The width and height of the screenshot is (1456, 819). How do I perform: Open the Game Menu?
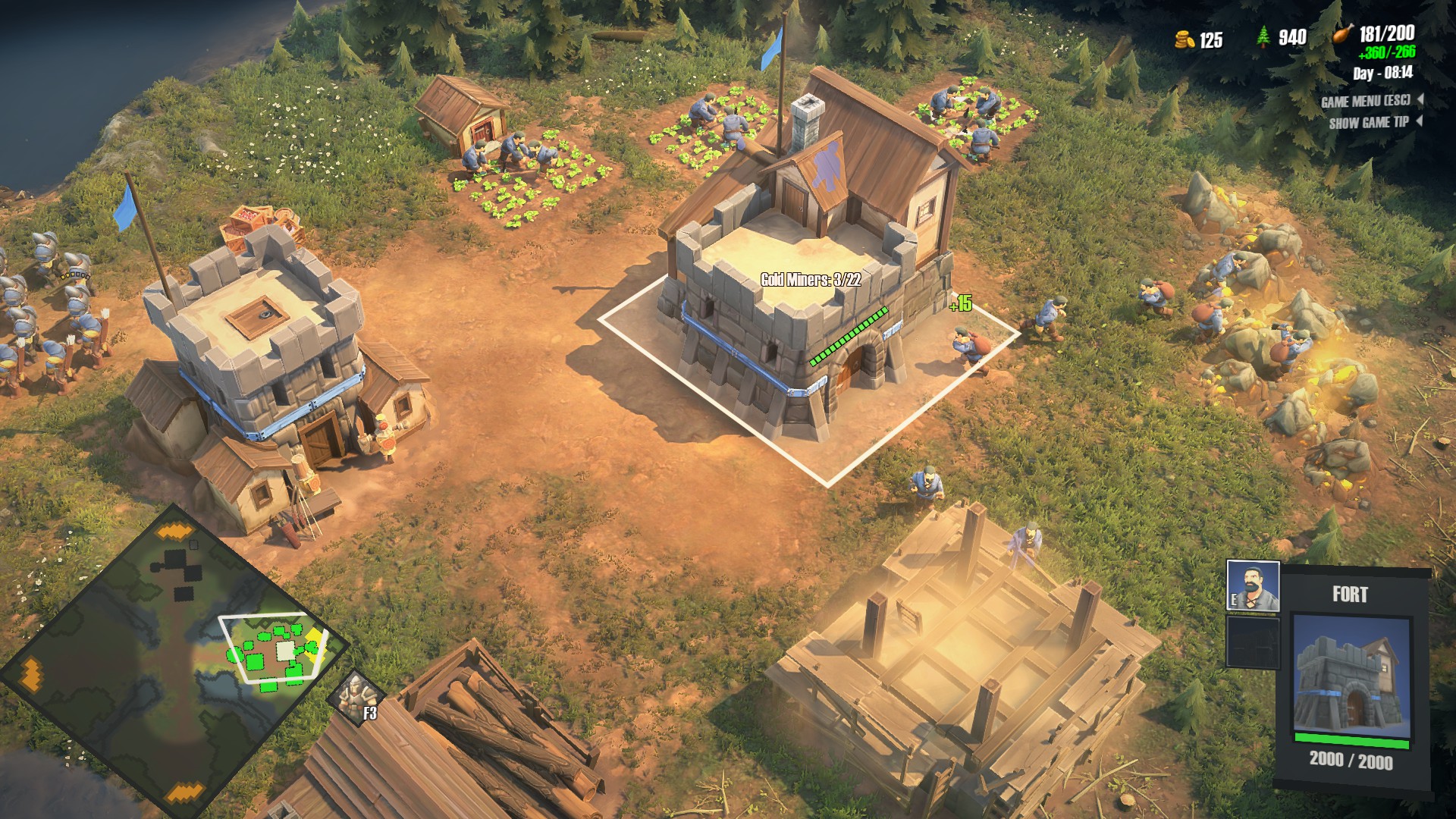click(1367, 102)
